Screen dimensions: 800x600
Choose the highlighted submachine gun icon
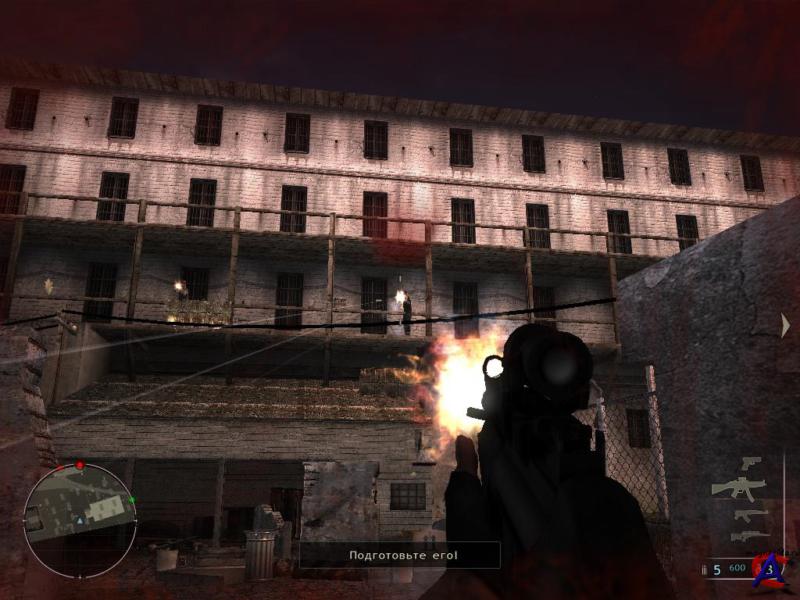click(738, 488)
